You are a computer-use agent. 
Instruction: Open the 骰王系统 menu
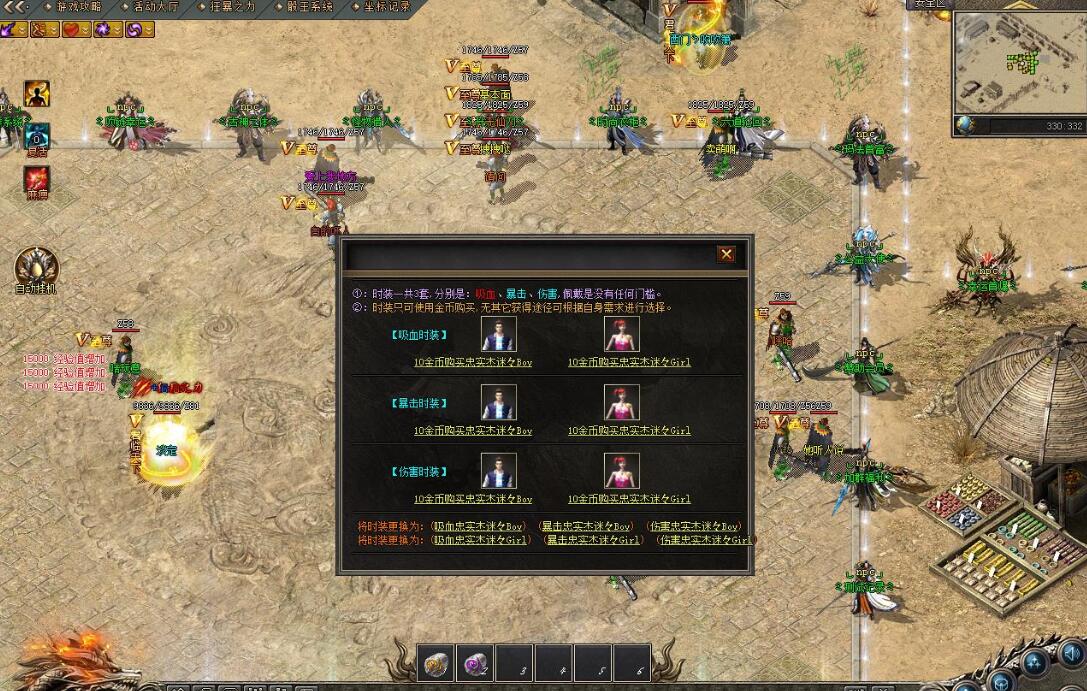(x=308, y=6)
